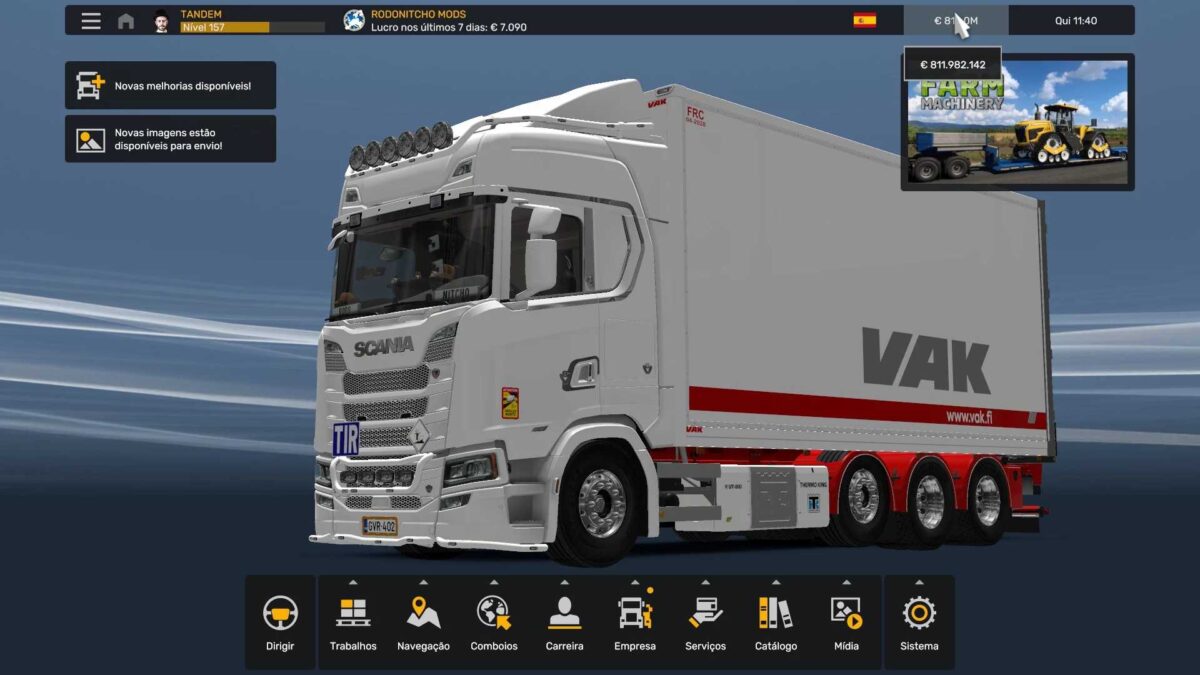Viewport: 1200px width, 675px height.
Task: Open the Empresa menu
Action: tap(635, 622)
